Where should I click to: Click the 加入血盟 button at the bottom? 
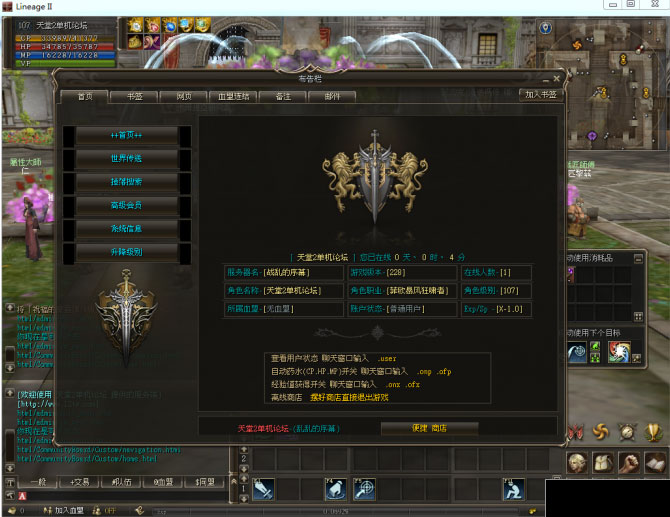pyautogui.click(x=68, y=510)
